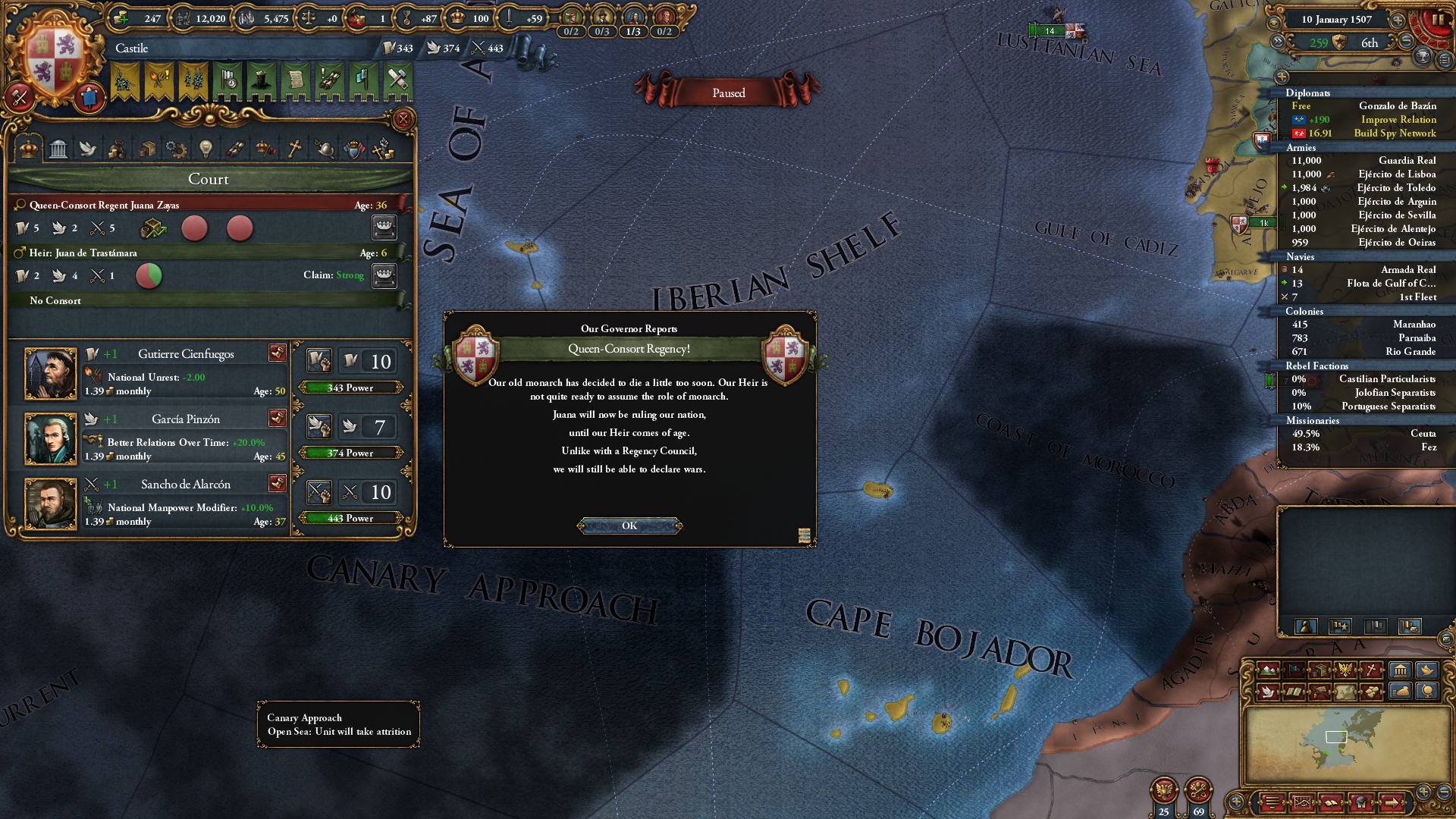The image size is (1456, 819).
Task: Select Sancho de Alarcón's advisor portrait
Action: pos(51,504)
